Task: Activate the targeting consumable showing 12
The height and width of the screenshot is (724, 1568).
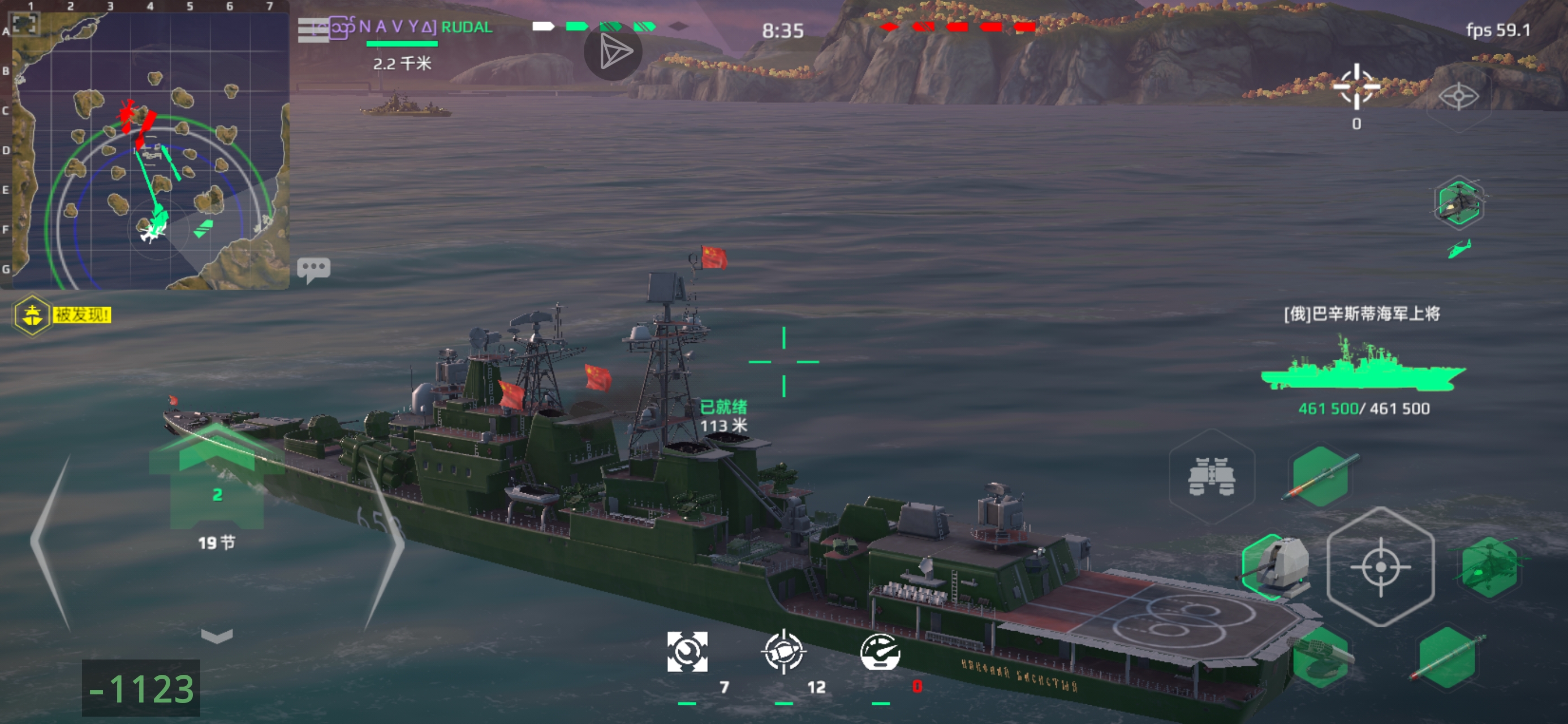Action: coord(783,652)
